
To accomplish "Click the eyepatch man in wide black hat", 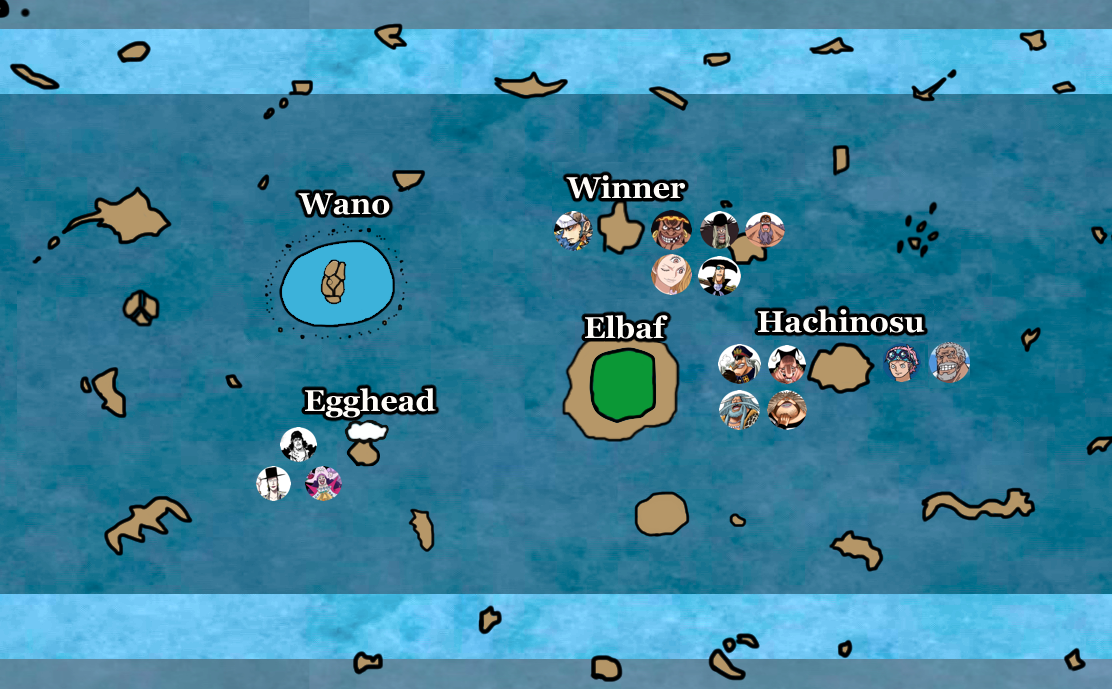I will pos(719,276).
